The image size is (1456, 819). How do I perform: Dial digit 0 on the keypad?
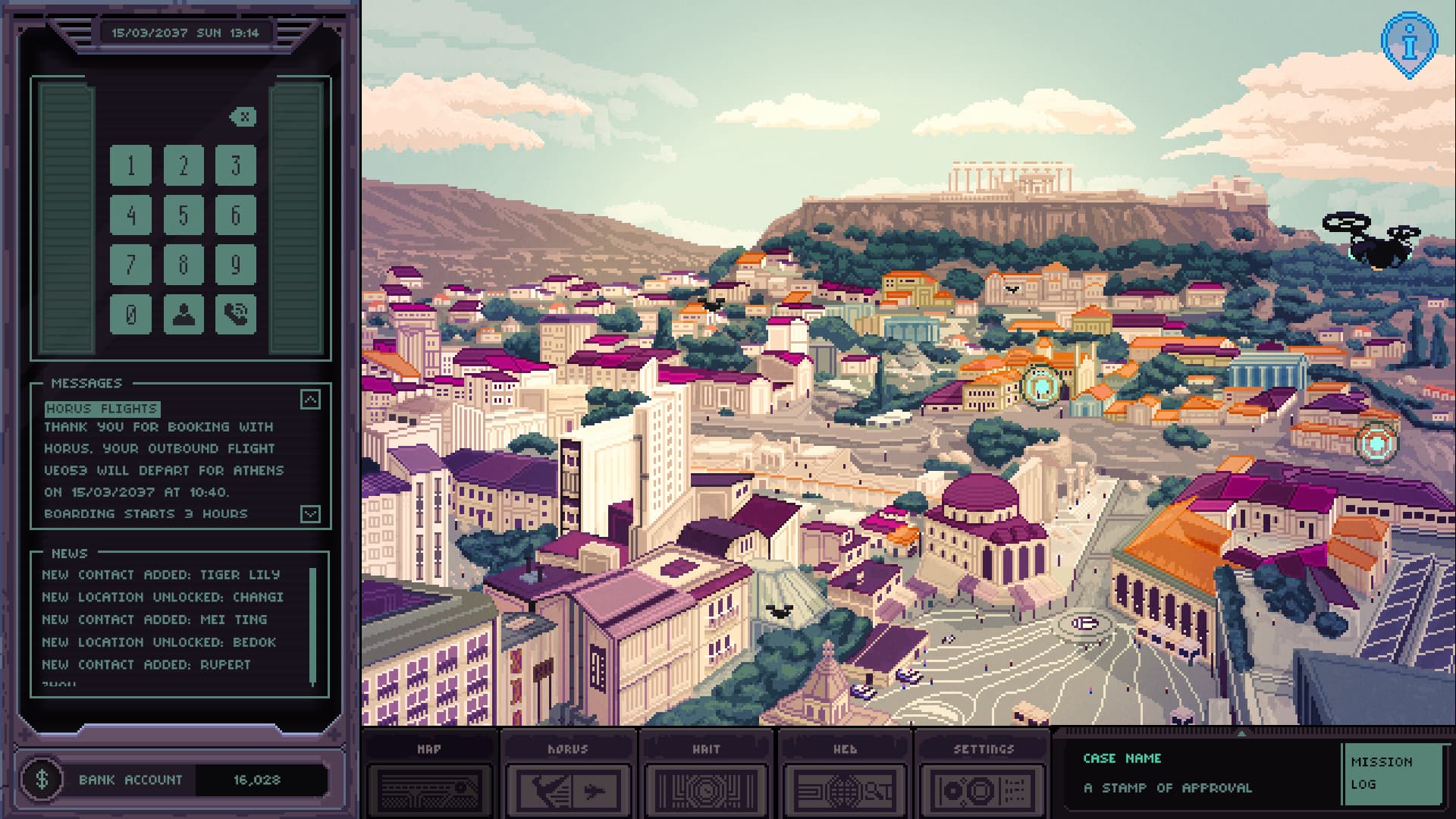tap(130, 314)
